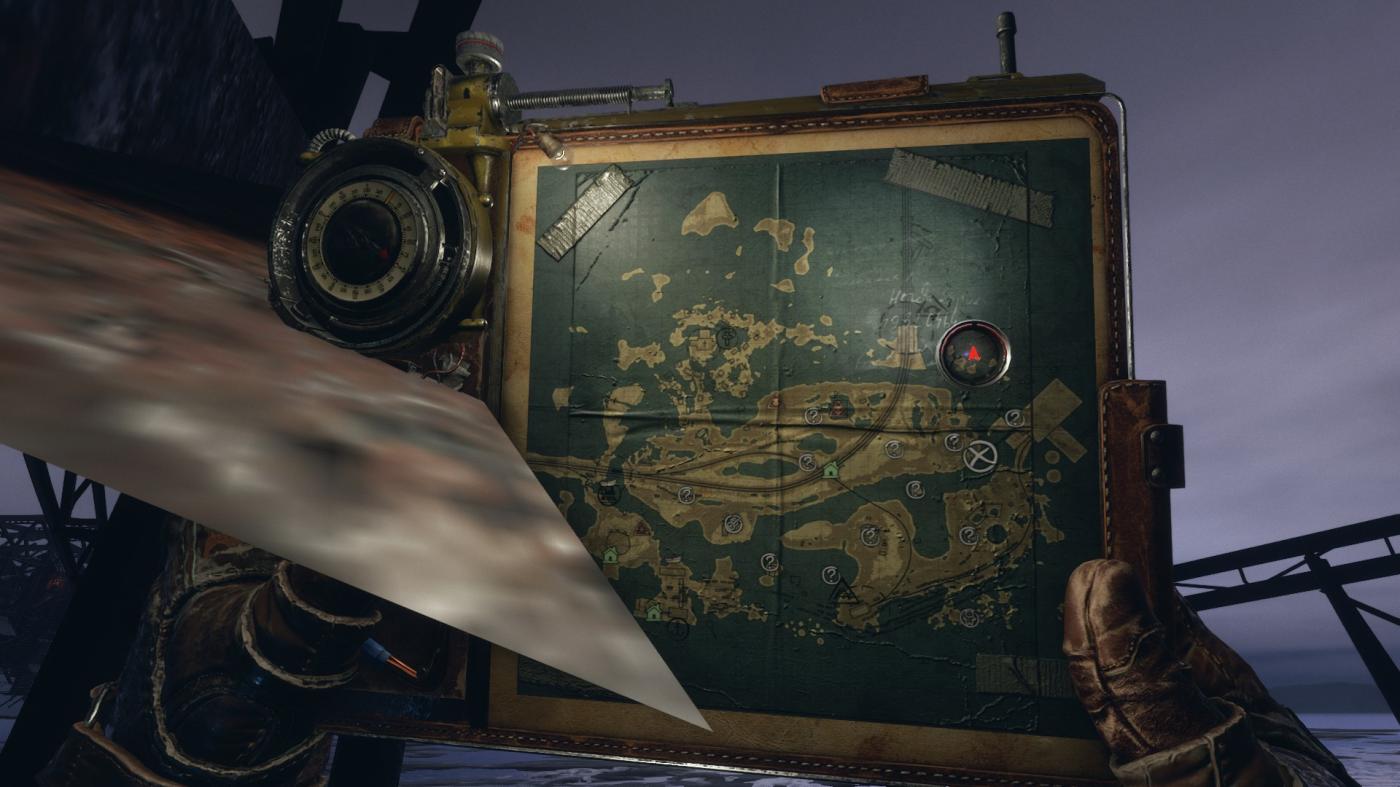Click the red player arrow magnifier

tap(973, 353)
